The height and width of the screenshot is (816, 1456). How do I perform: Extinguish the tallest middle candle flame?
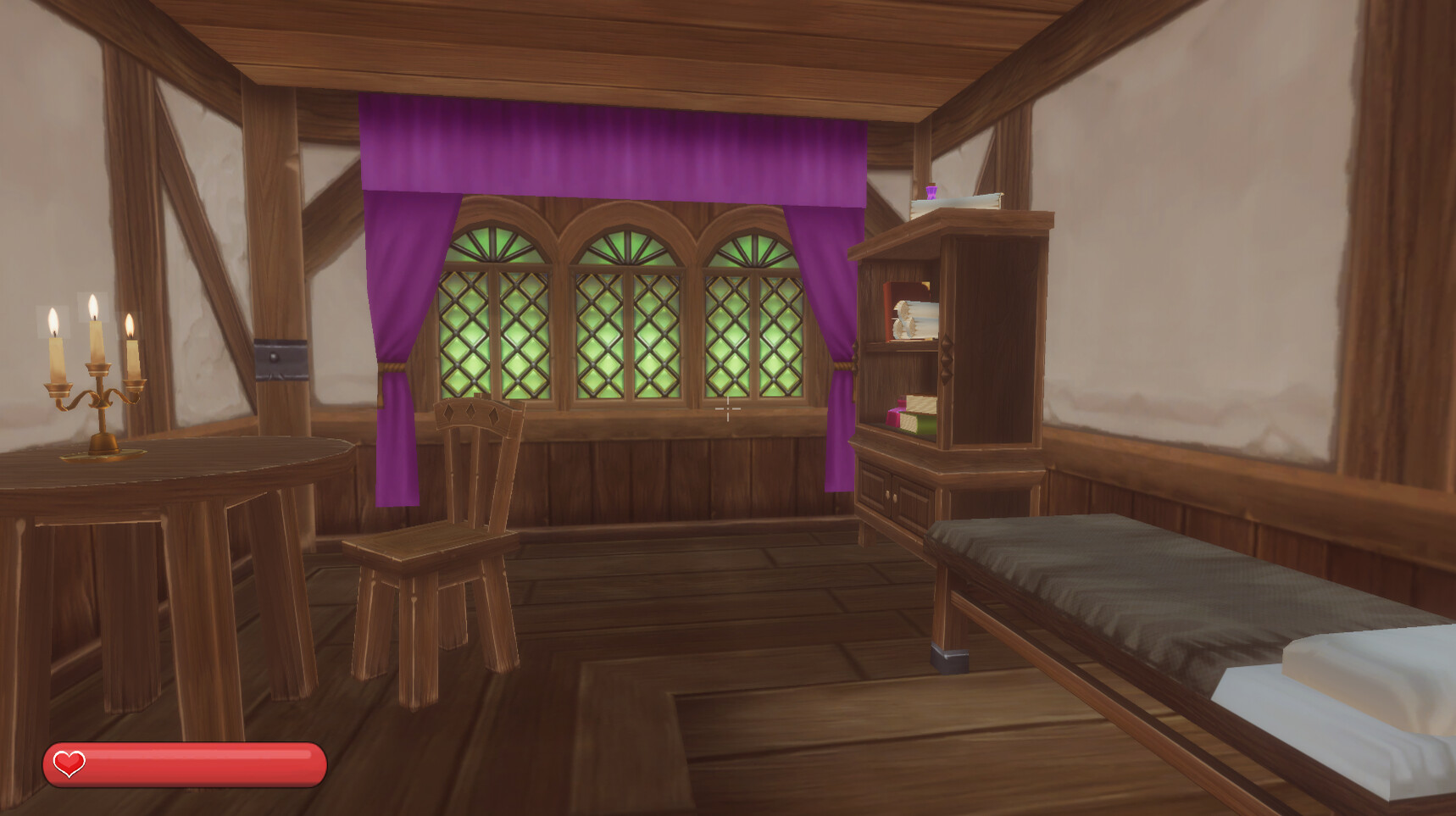(94, 305)
